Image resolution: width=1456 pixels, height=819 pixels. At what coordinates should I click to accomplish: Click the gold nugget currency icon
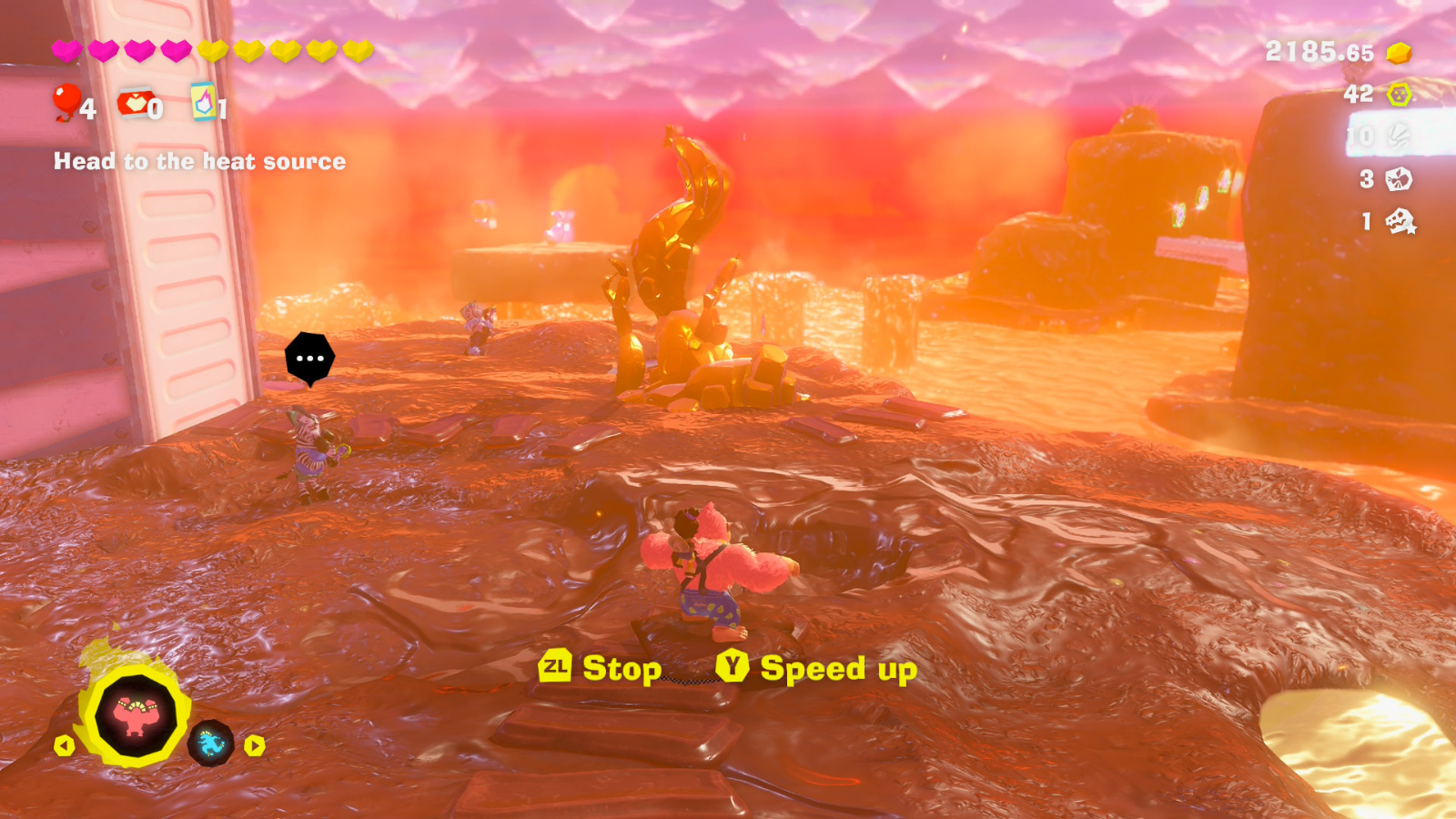[x=1399, y=53]
